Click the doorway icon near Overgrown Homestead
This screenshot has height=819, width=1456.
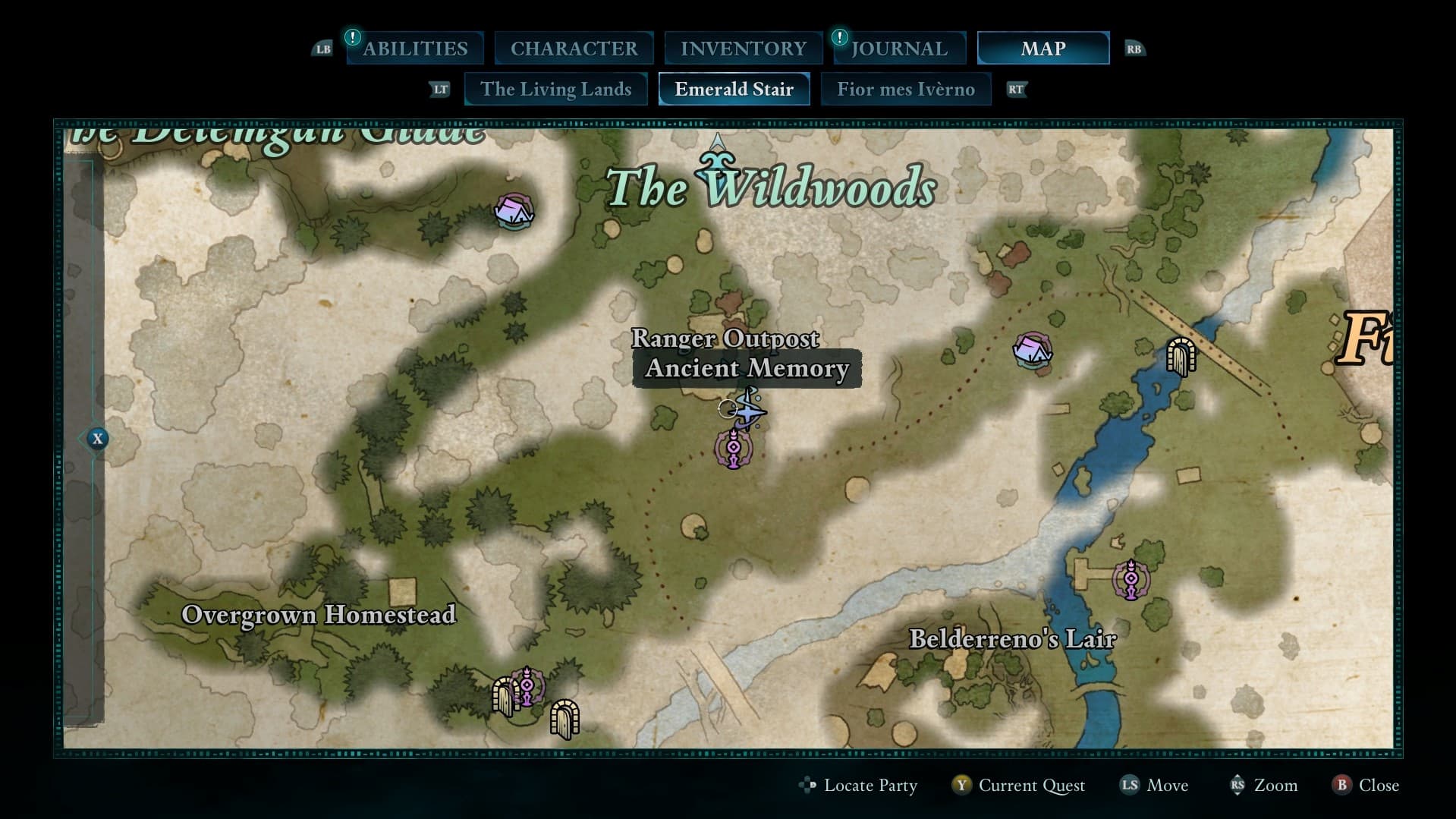point(503,695)
